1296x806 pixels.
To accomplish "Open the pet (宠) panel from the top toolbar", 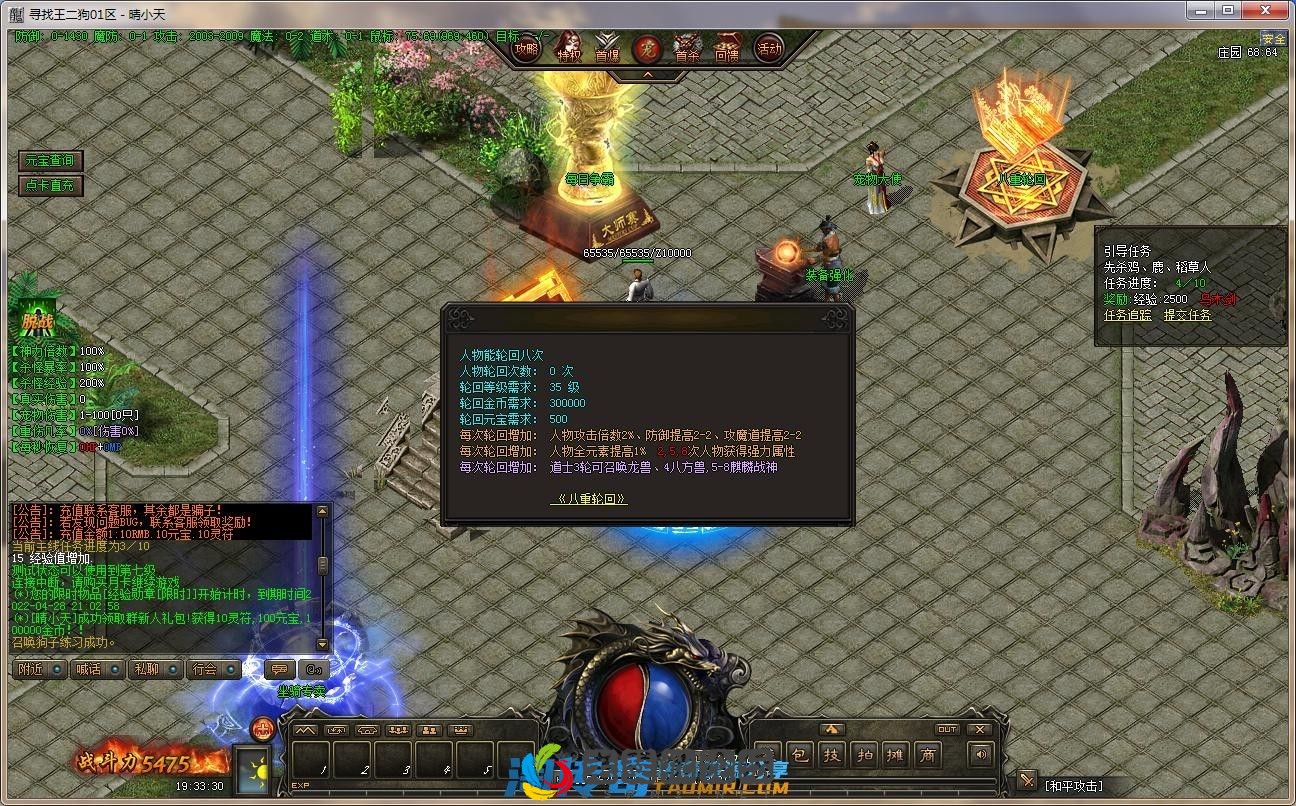I will [648, 46].
